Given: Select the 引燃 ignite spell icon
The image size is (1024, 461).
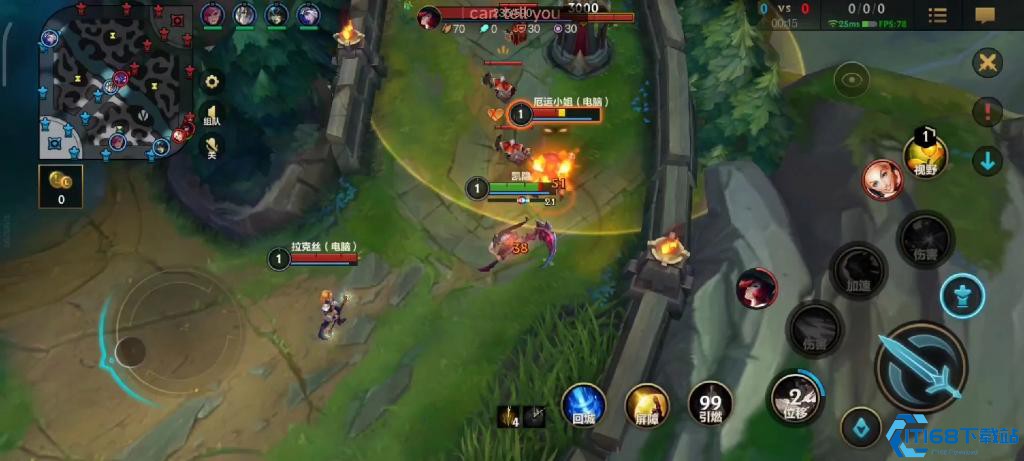Looking at the screenshot, I should [x=711, y=405].
